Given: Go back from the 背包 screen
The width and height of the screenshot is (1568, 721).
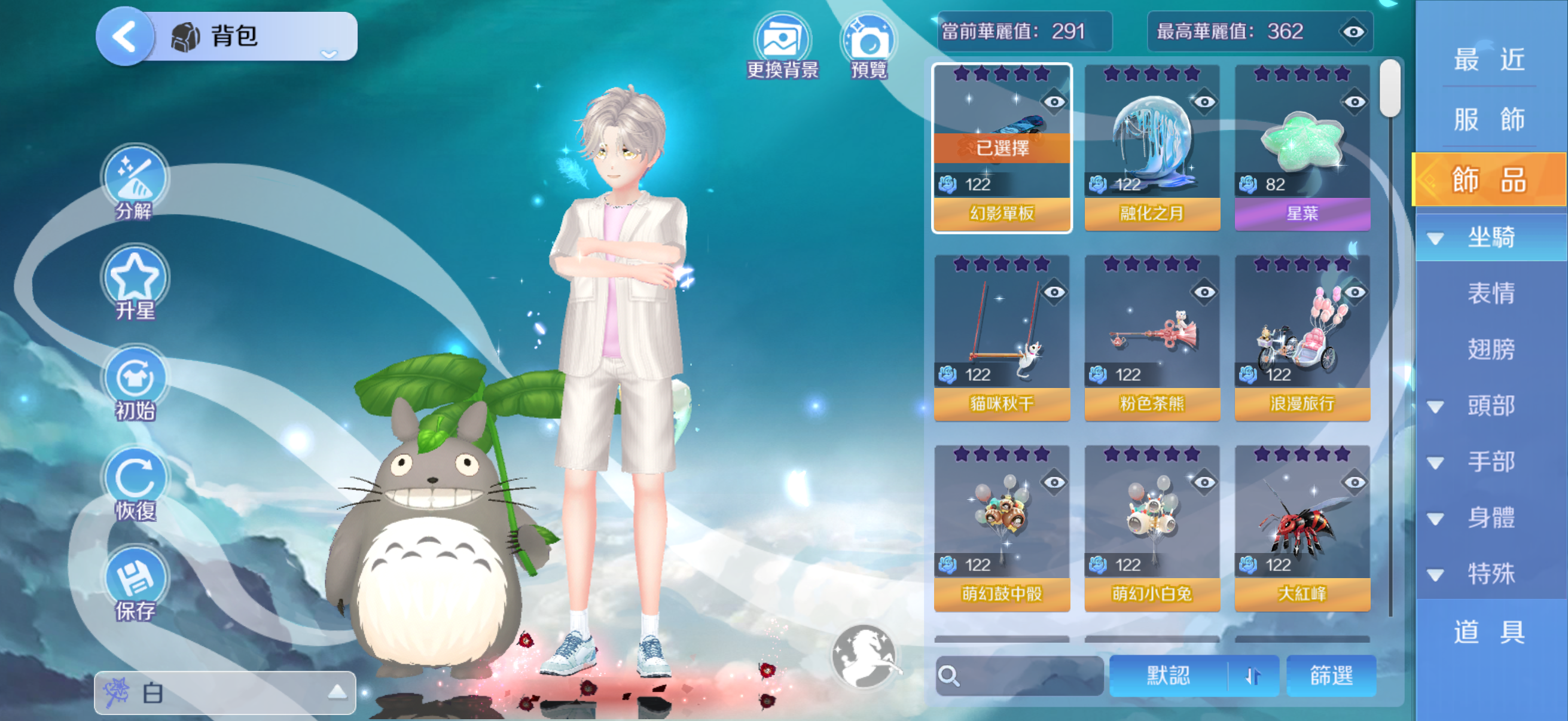Looking at the screenshot, I should (x=125, y=36).
